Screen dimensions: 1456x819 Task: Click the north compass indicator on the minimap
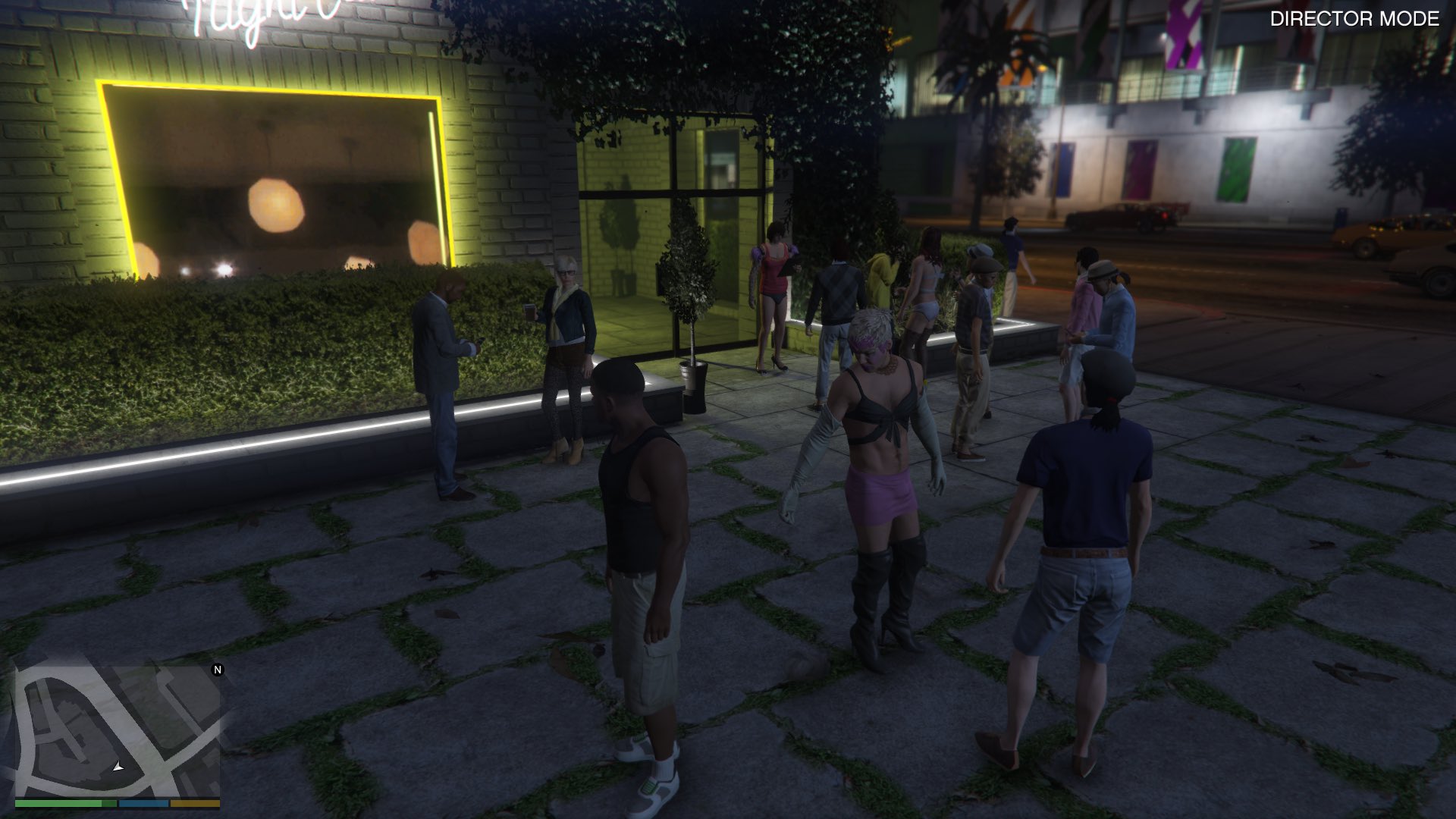click(x=218, y=670)
